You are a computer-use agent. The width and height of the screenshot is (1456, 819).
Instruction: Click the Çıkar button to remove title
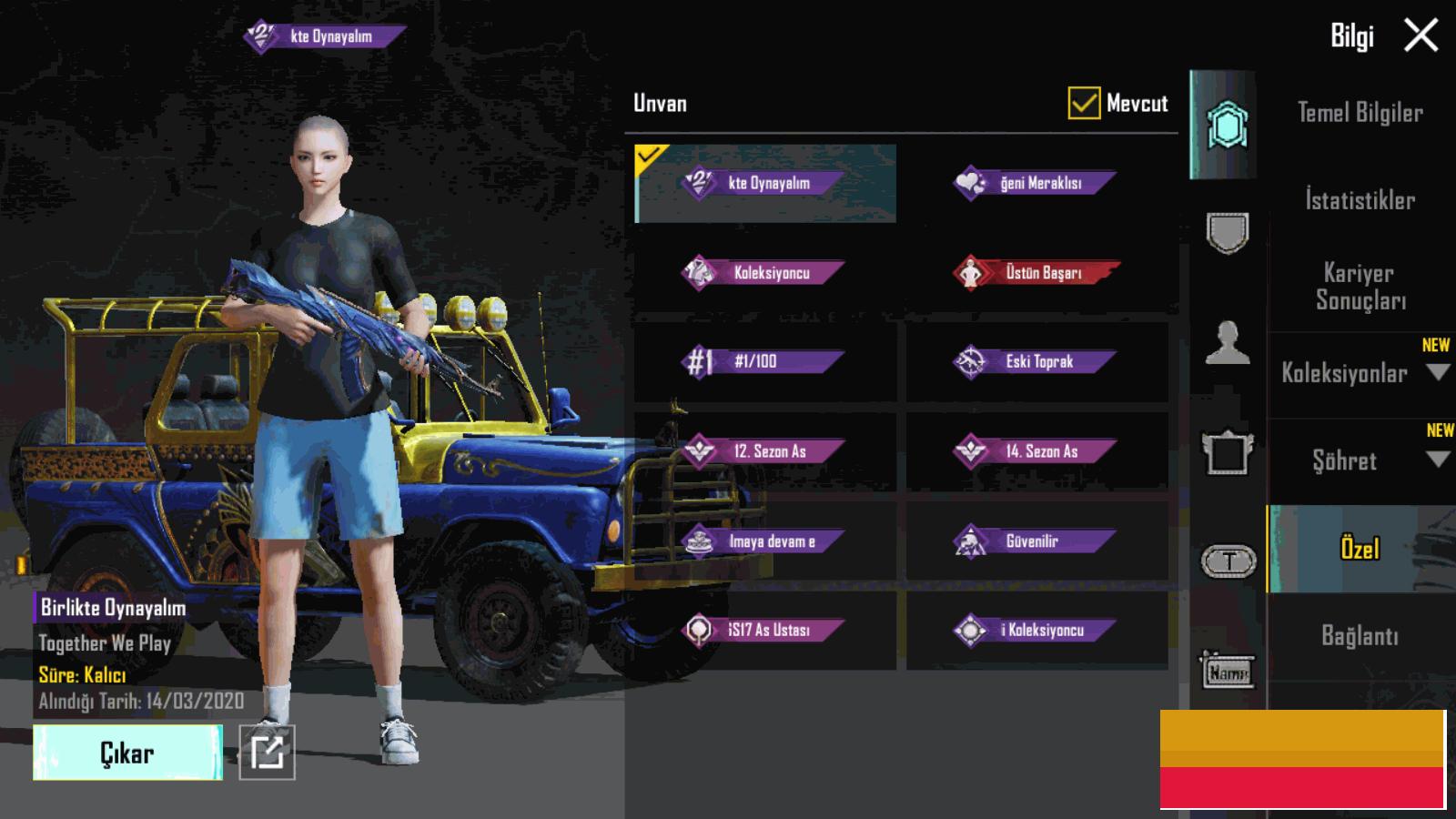click(127, 753)
